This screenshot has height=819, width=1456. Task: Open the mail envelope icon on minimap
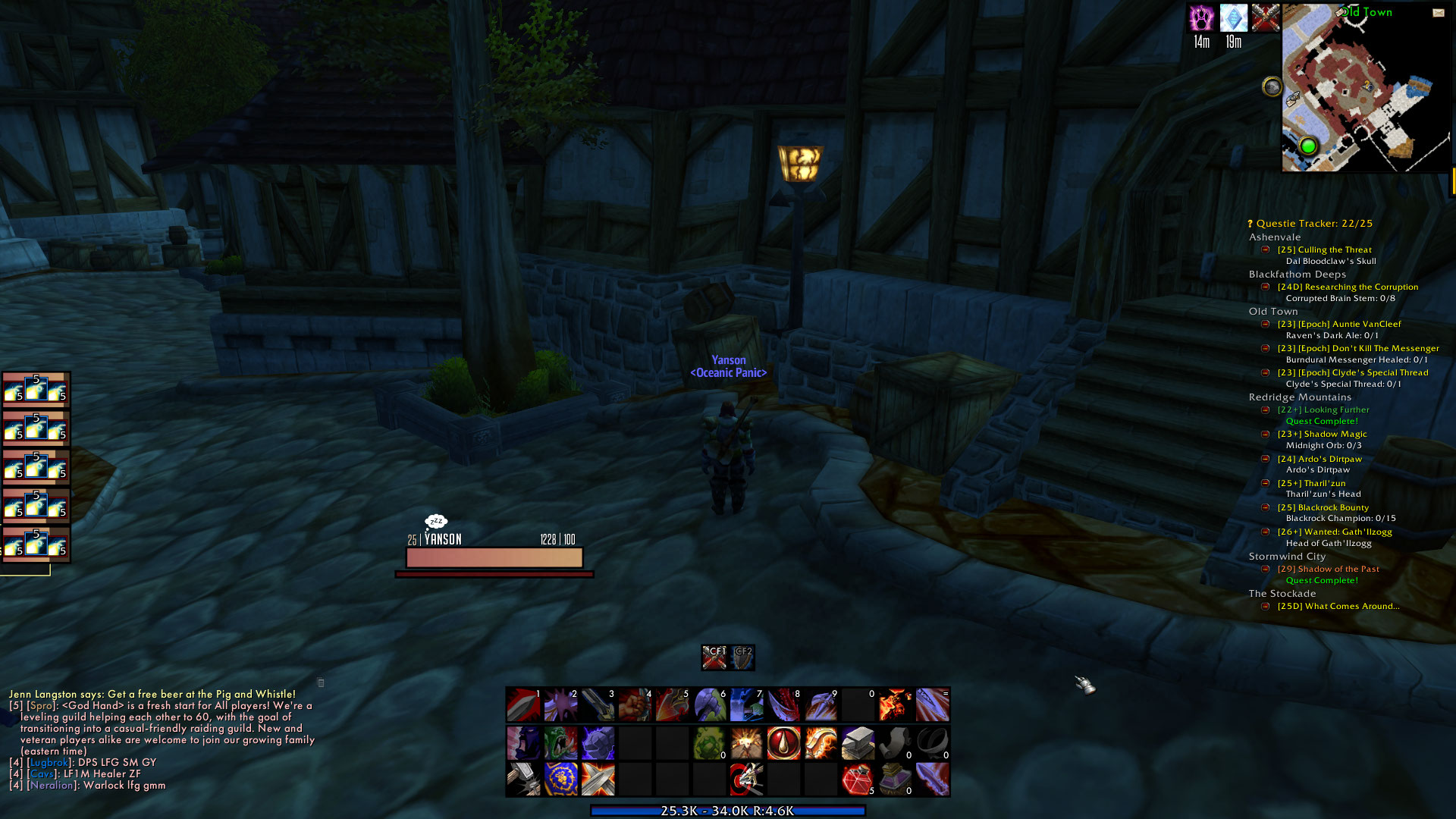(x=1438, y=13)
